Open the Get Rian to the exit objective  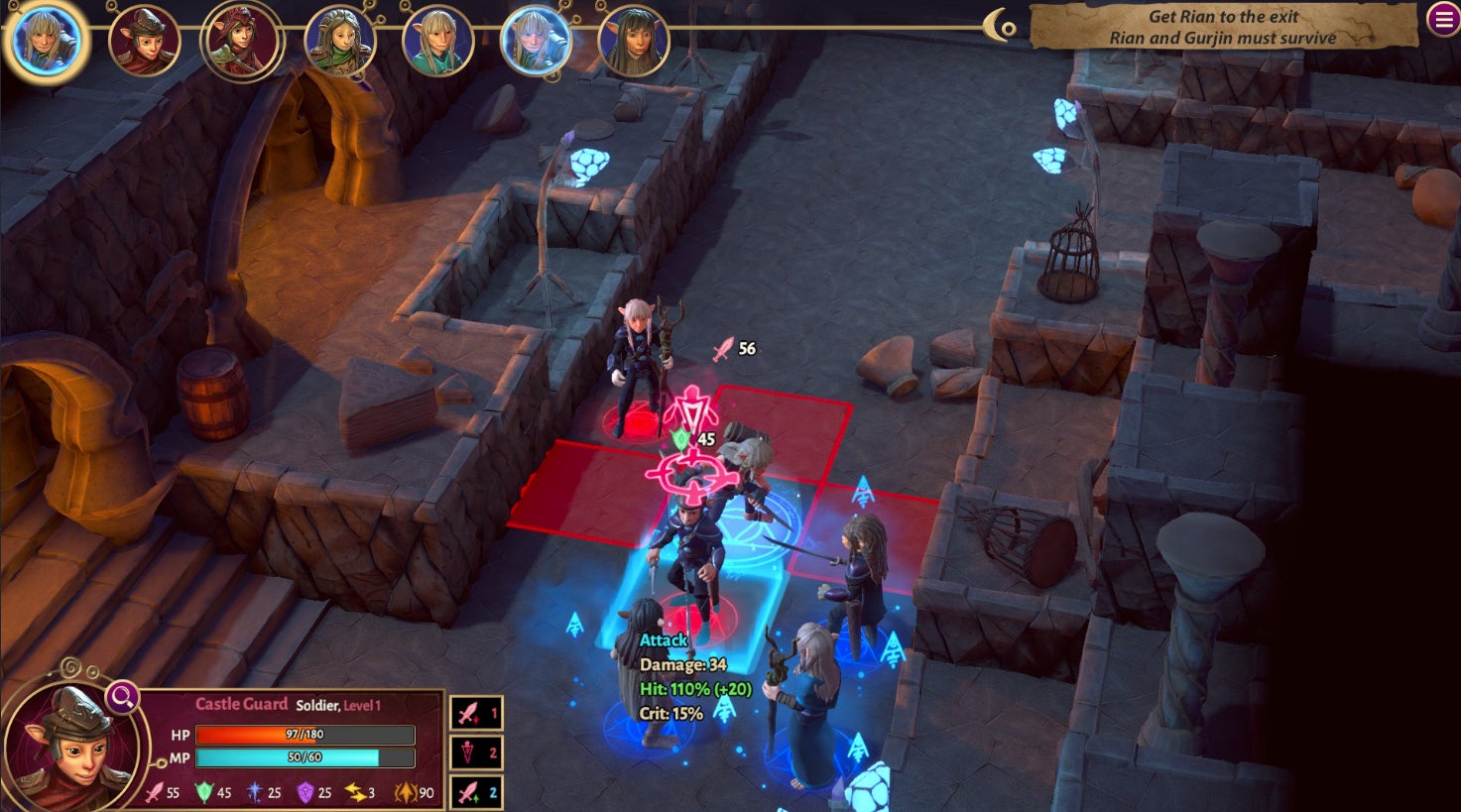point(1222,28)
